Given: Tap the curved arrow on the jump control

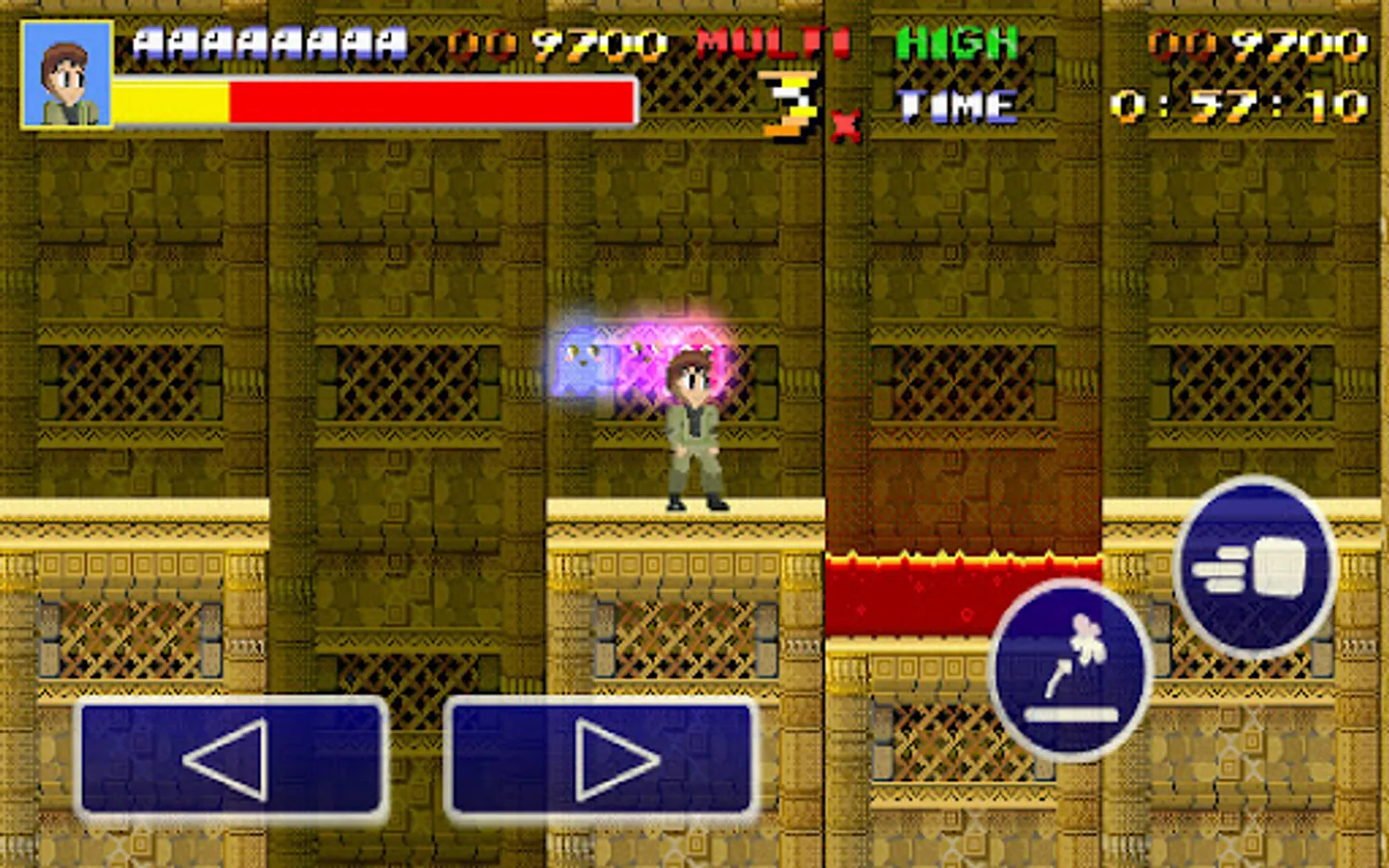Looking at the screenshot, I should coord(1056,675).
